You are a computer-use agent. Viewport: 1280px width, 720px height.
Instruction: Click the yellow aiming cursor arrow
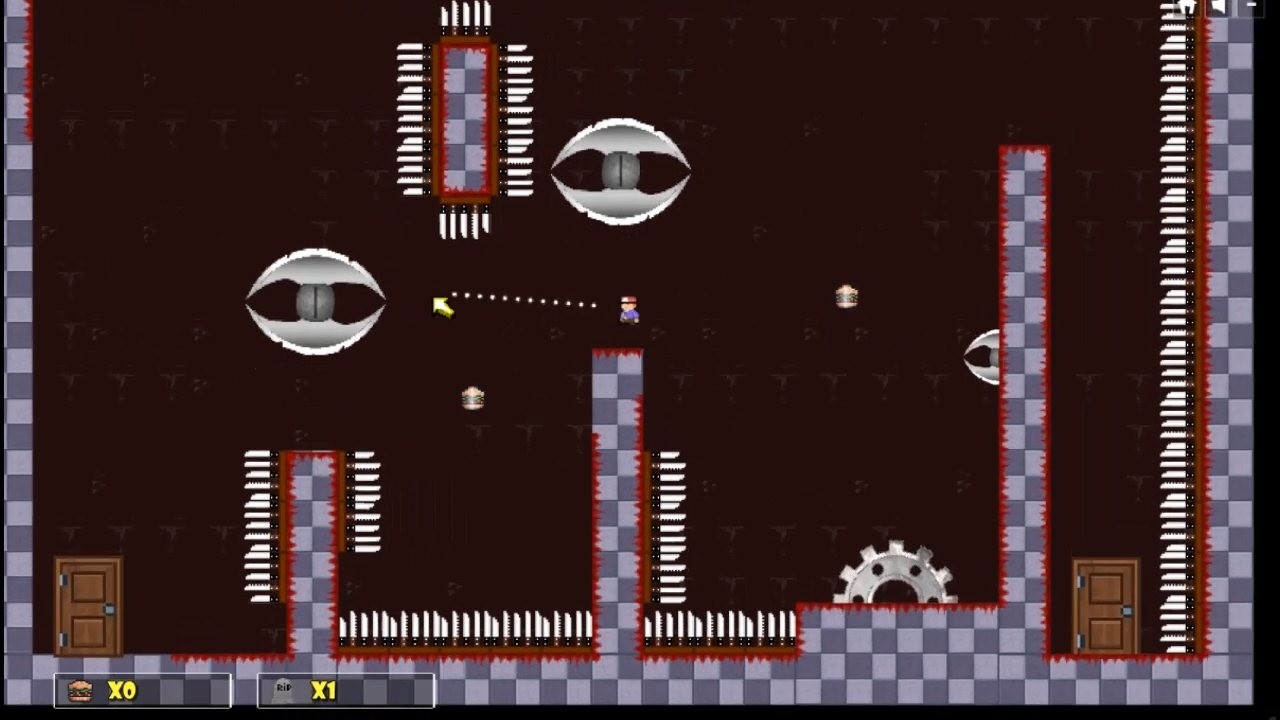click(443, 308)
